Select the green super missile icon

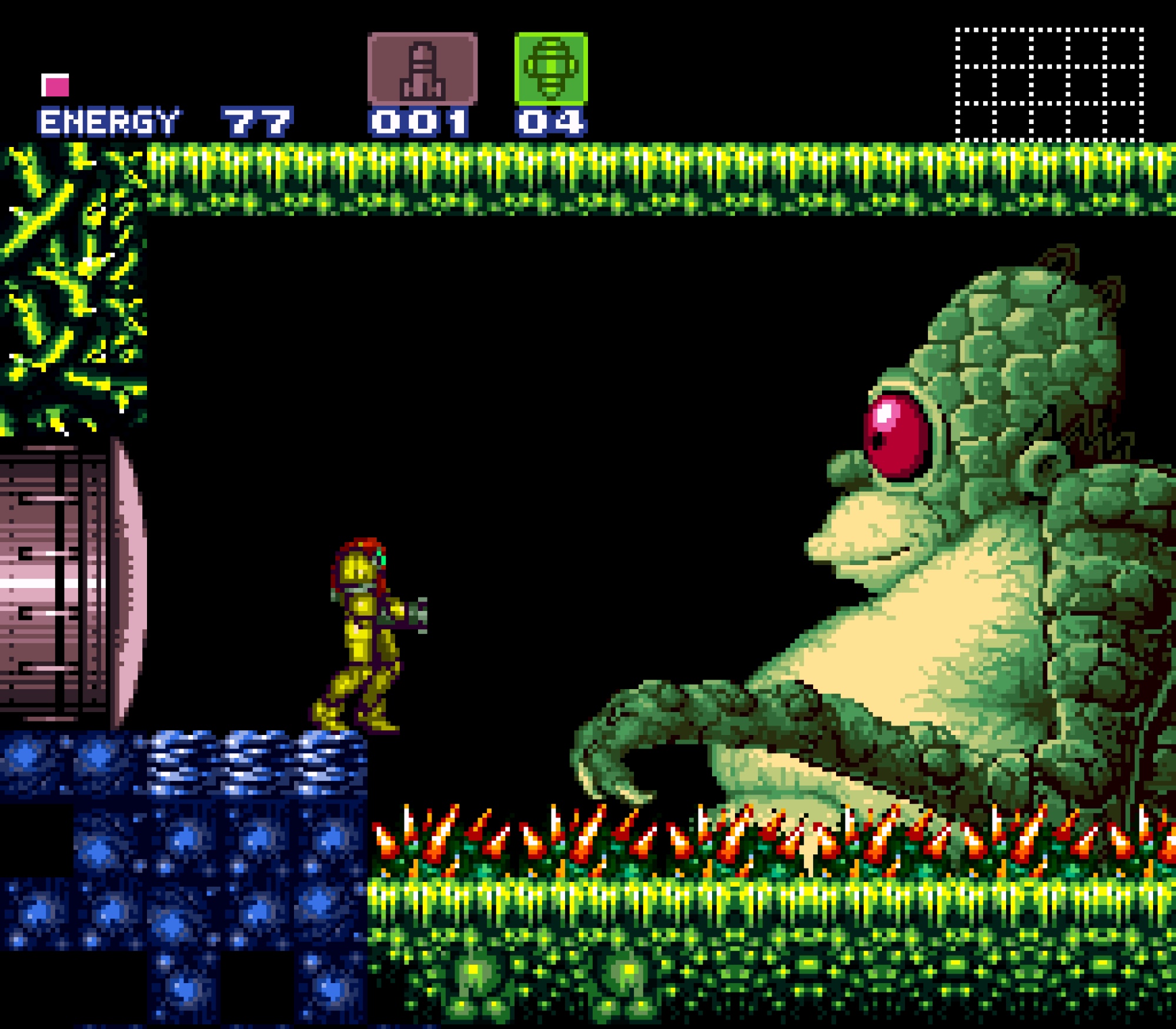coord(551,68)
